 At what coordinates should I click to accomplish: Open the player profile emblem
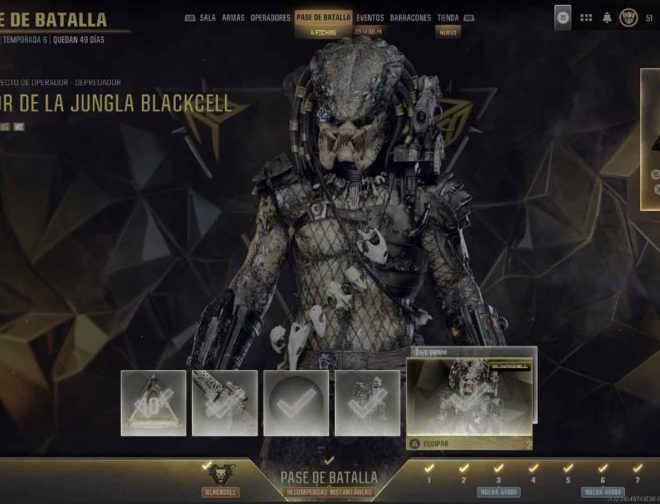click(628, 17)
